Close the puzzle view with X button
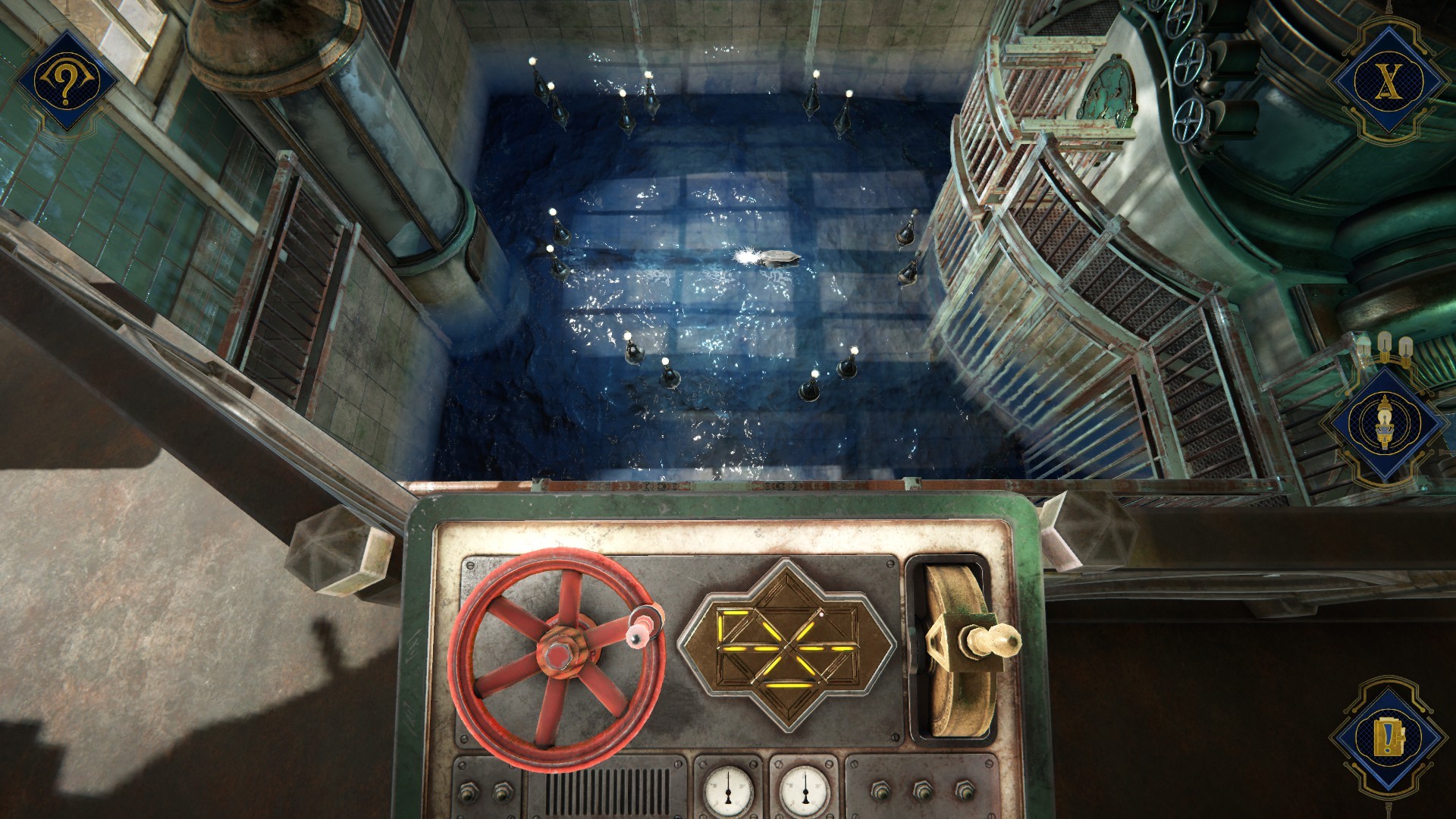Screen dimensions: 1456x819 point(1387,78)
